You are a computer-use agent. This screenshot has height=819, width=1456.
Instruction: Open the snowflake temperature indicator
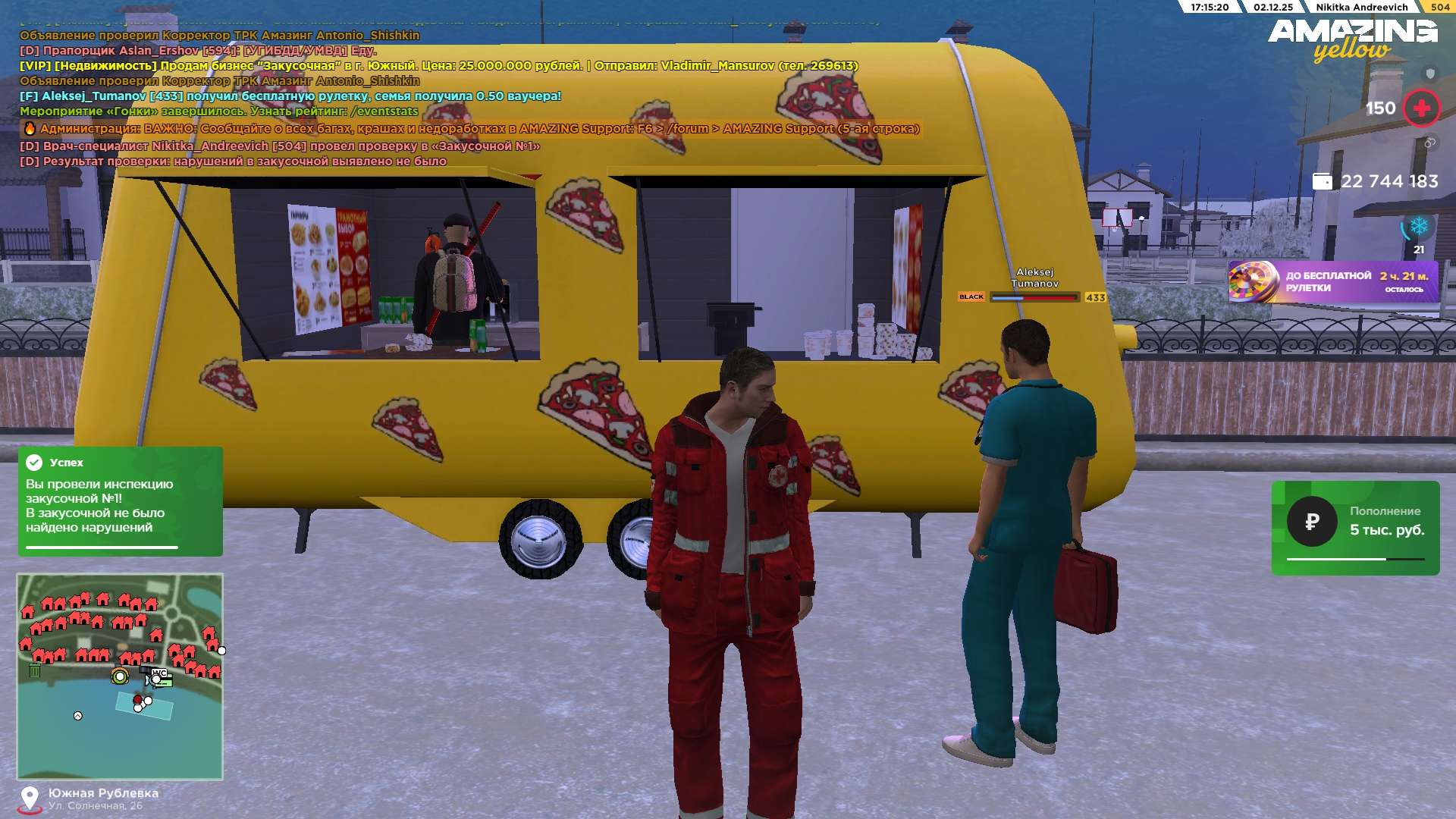point(1418,226)
